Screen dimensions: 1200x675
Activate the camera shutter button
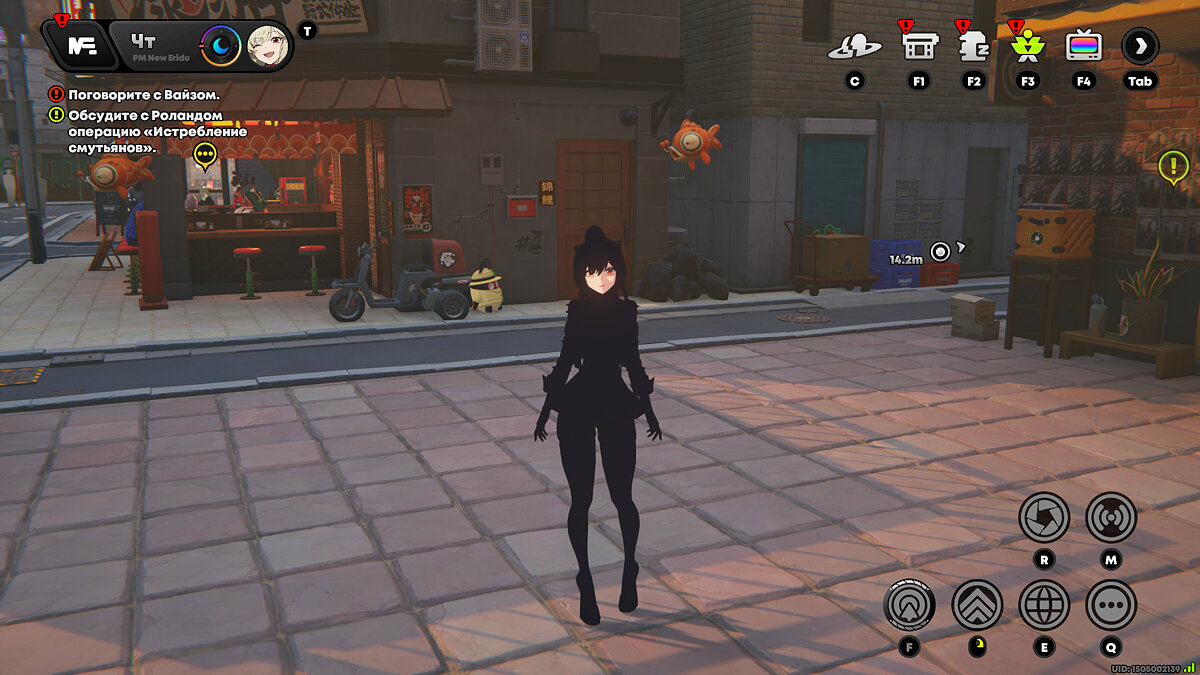pyautogui.click(x=1044, y=517)
